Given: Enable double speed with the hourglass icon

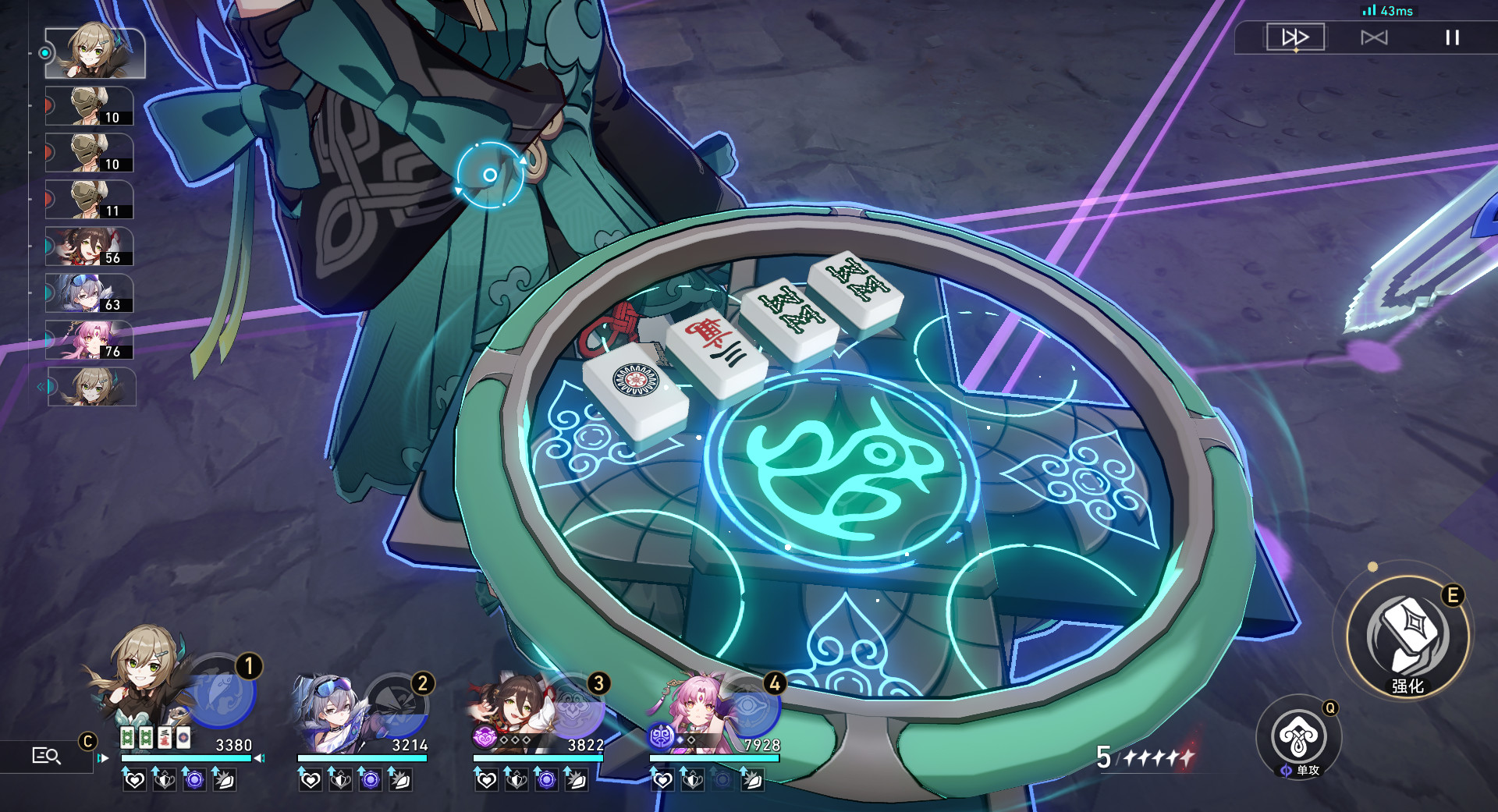Looking at the screenshot, I should click(1374, 37).
